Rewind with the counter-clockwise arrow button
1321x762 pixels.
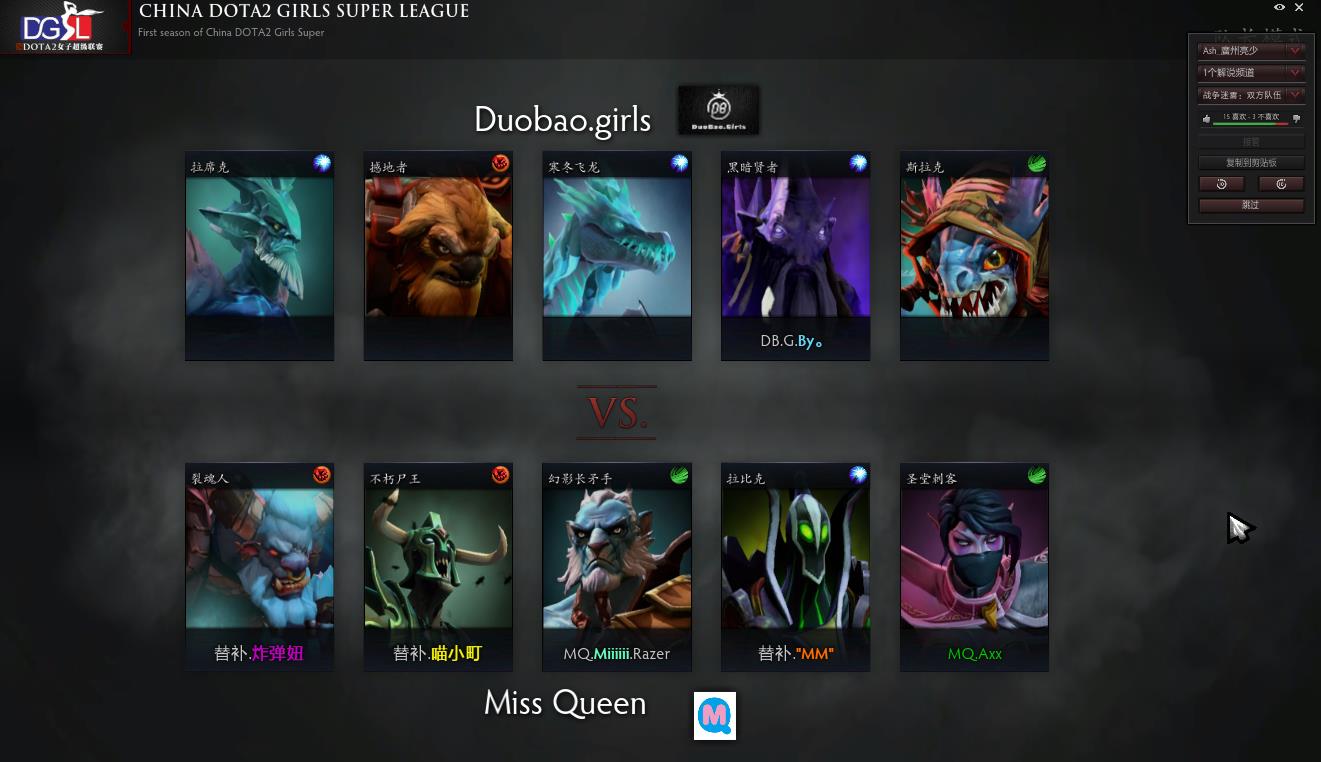tap(1221, 184)
